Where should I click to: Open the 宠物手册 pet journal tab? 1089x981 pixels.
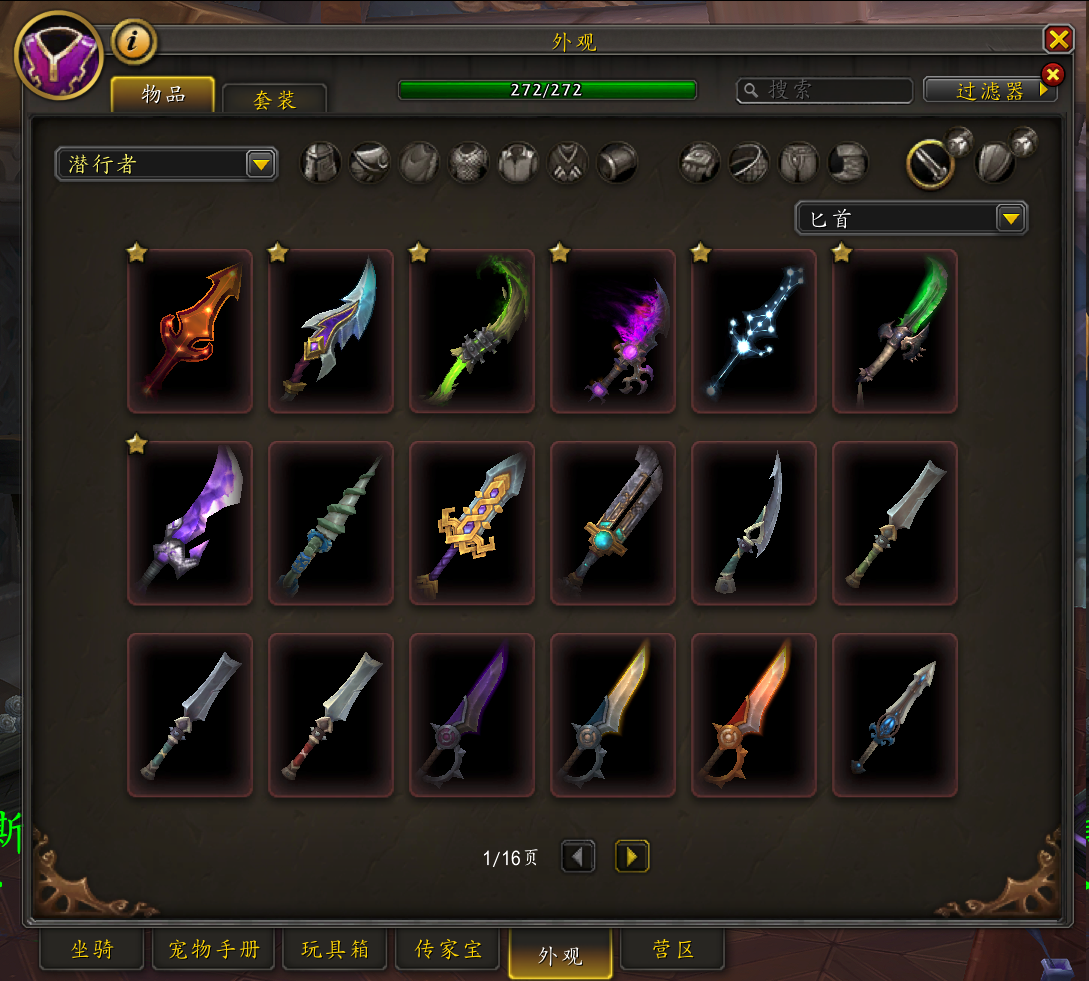(213, 950)
